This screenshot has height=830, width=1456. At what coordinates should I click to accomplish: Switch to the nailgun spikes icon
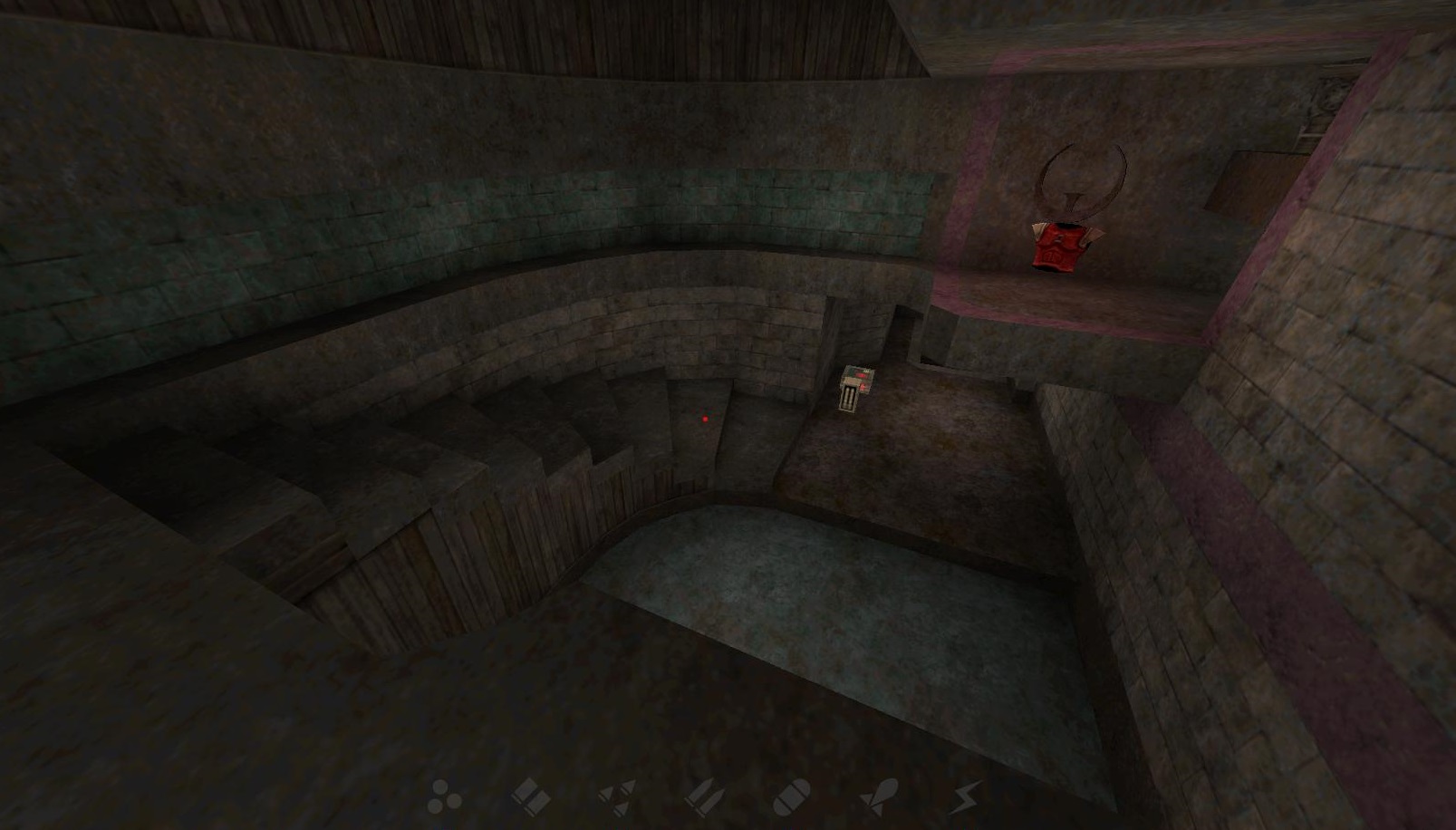tap(617, 796)
